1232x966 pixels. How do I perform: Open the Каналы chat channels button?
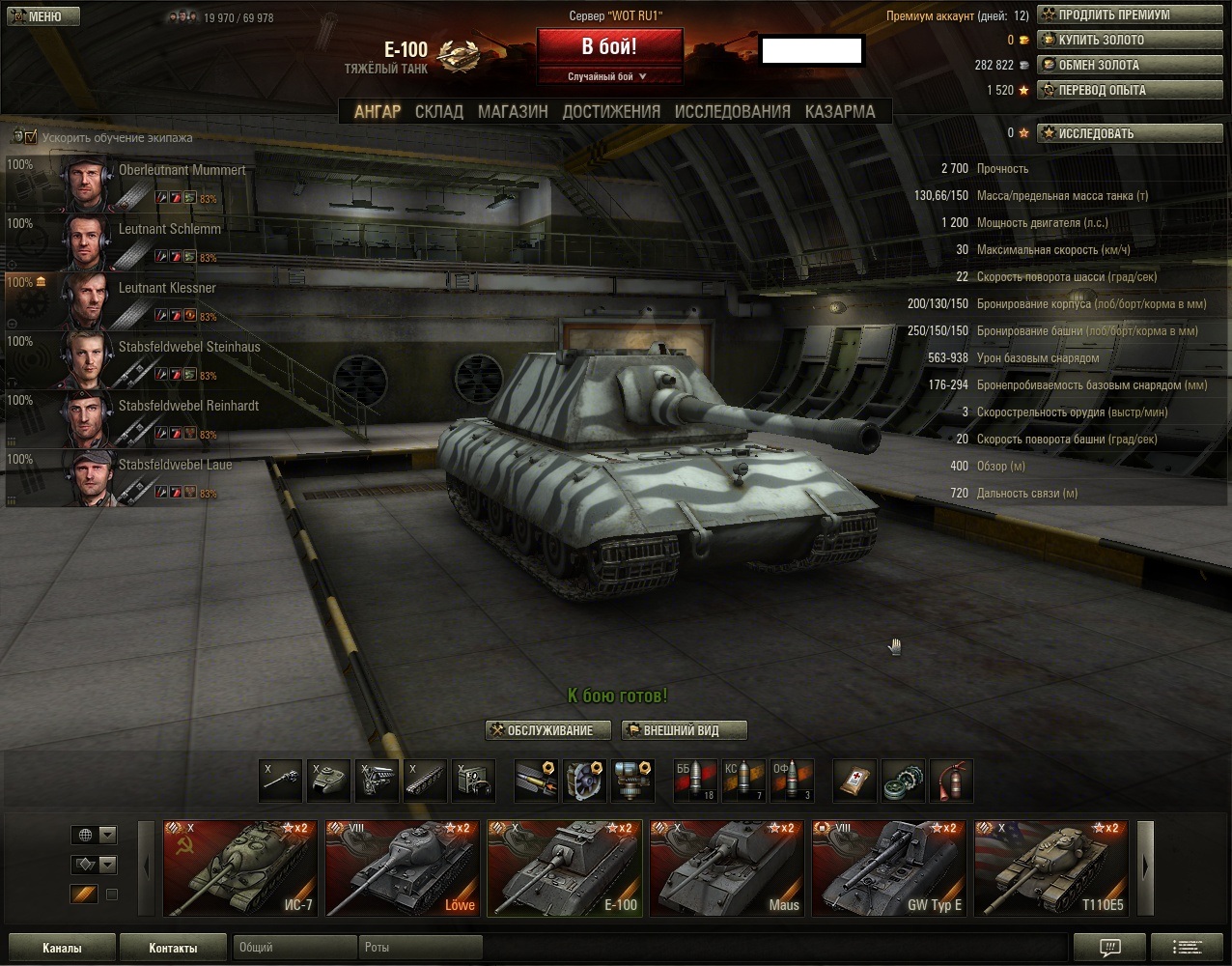(62, 948)
